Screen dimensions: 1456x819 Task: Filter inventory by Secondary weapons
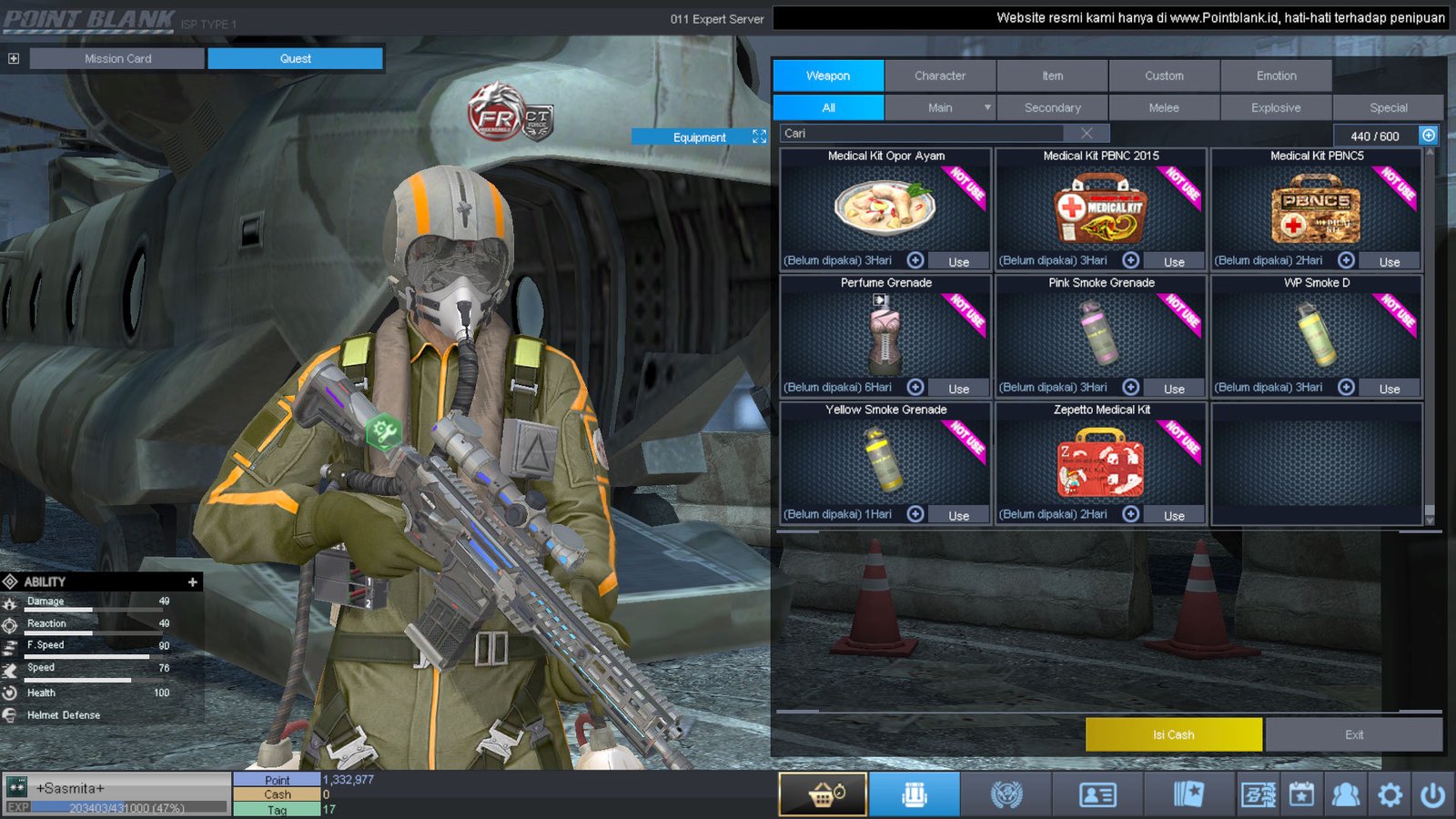[1052, 107]
